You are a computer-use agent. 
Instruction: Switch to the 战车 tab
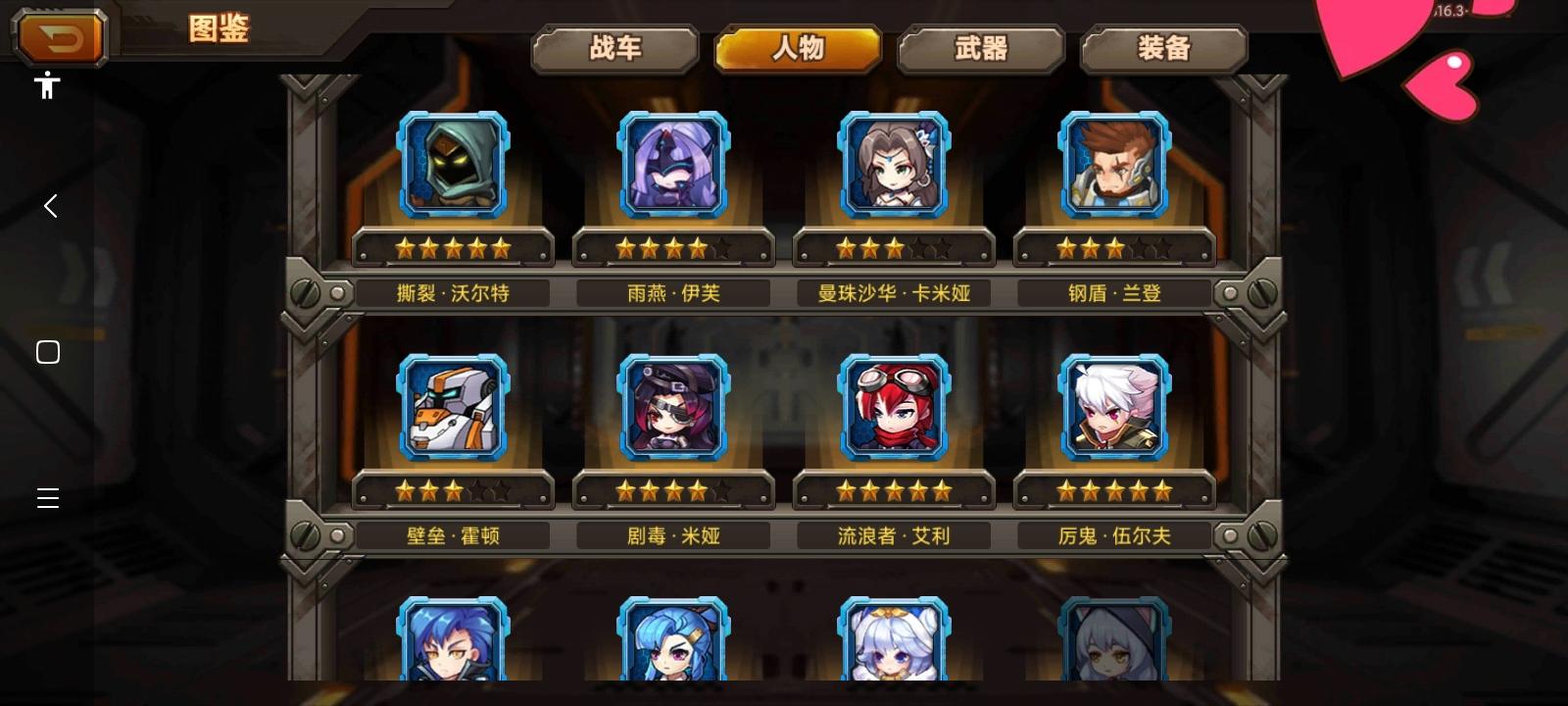pos(615,47)
